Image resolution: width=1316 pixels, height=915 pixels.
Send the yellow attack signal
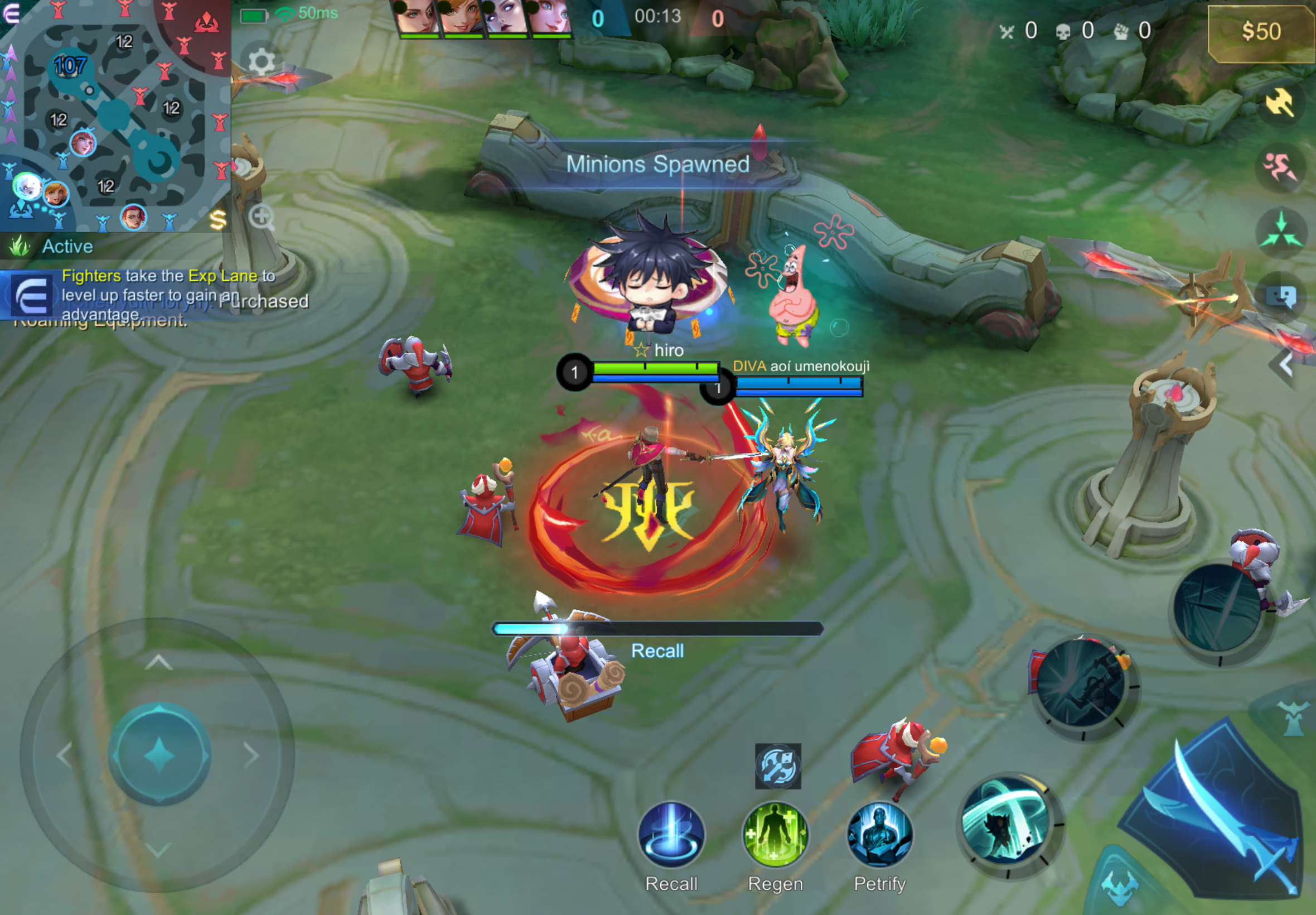coord(1280,103)
